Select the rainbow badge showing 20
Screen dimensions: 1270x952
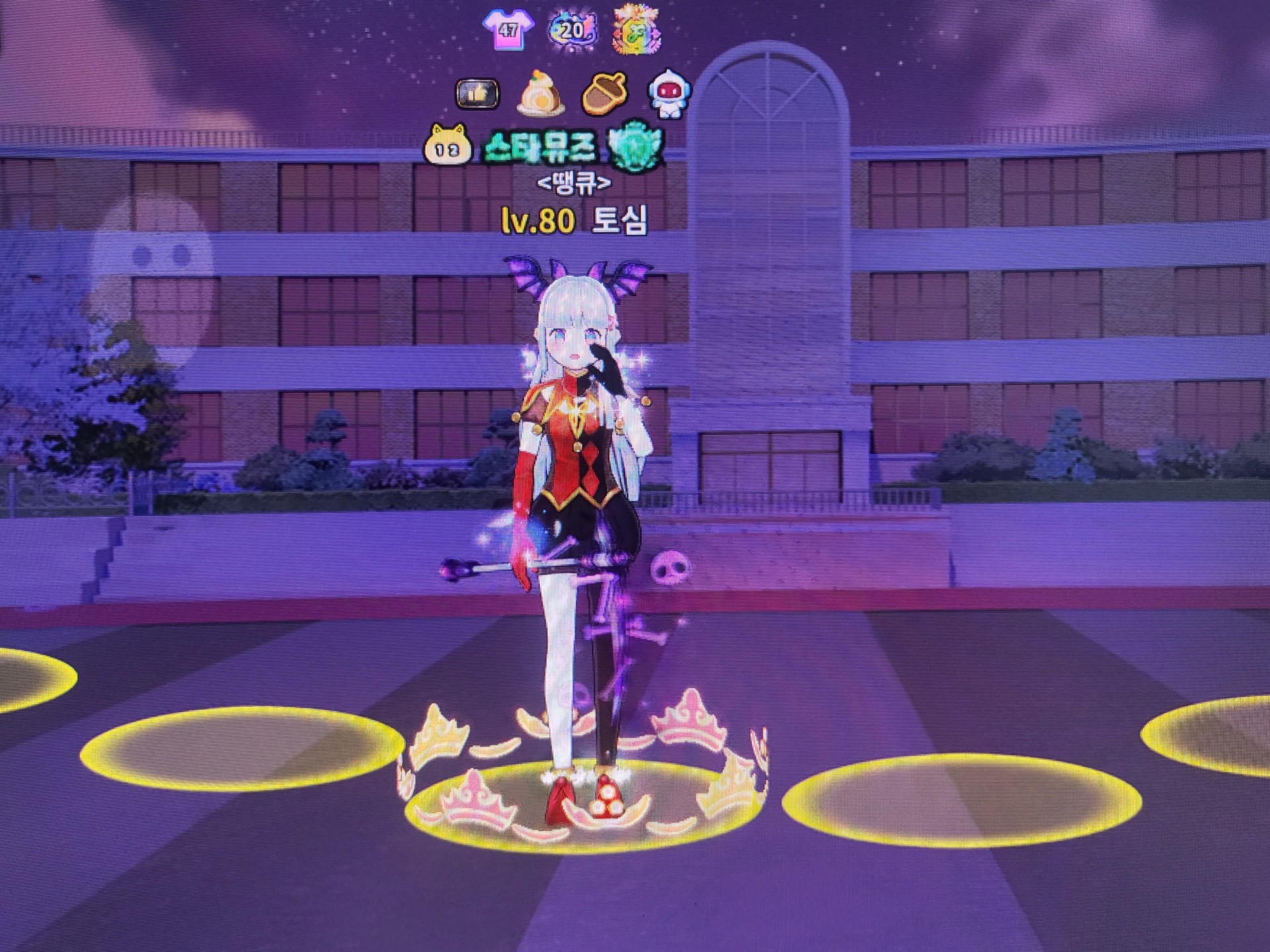tap(572, 30)
